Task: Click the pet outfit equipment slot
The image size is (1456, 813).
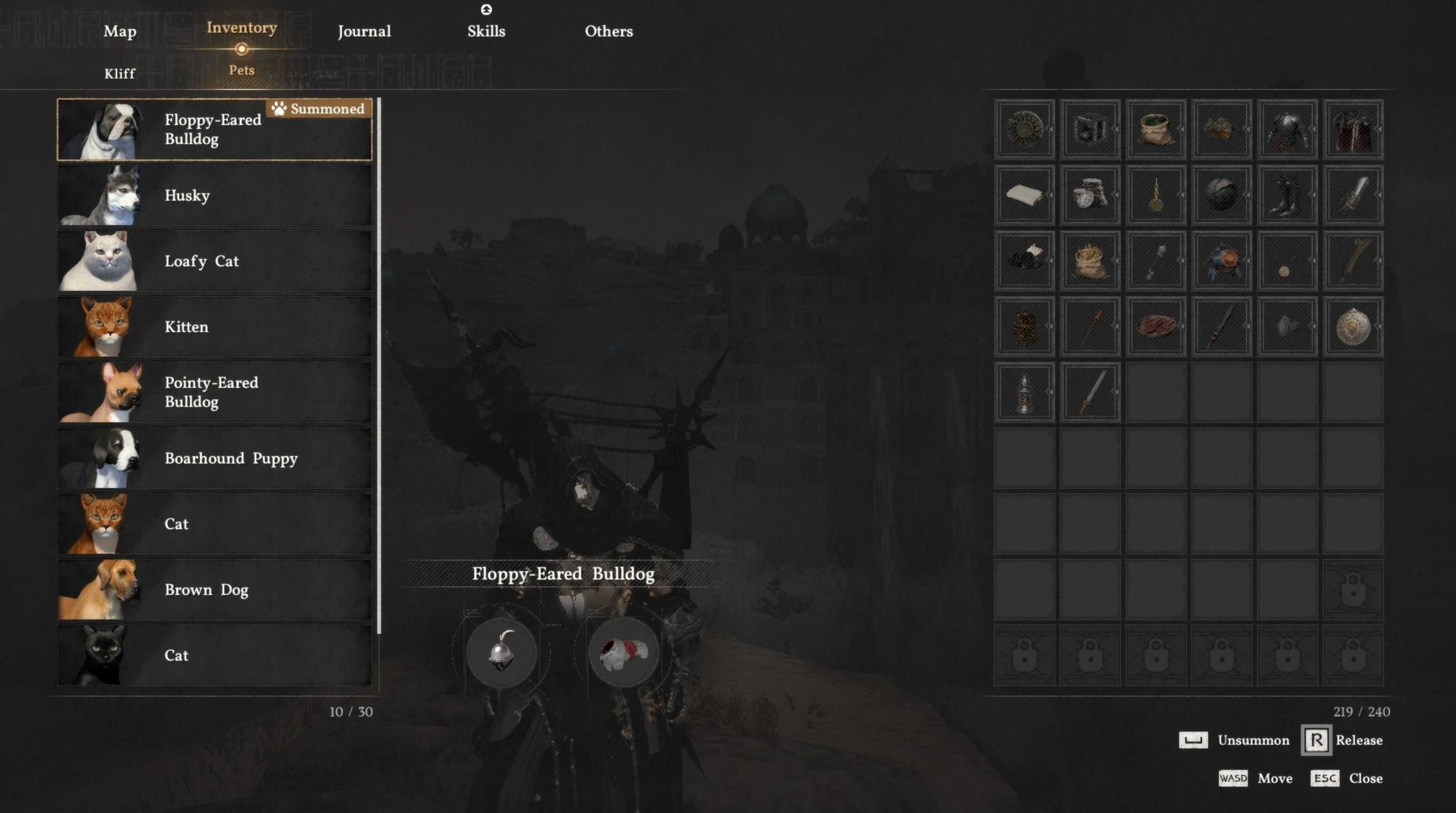Action: 623,652
